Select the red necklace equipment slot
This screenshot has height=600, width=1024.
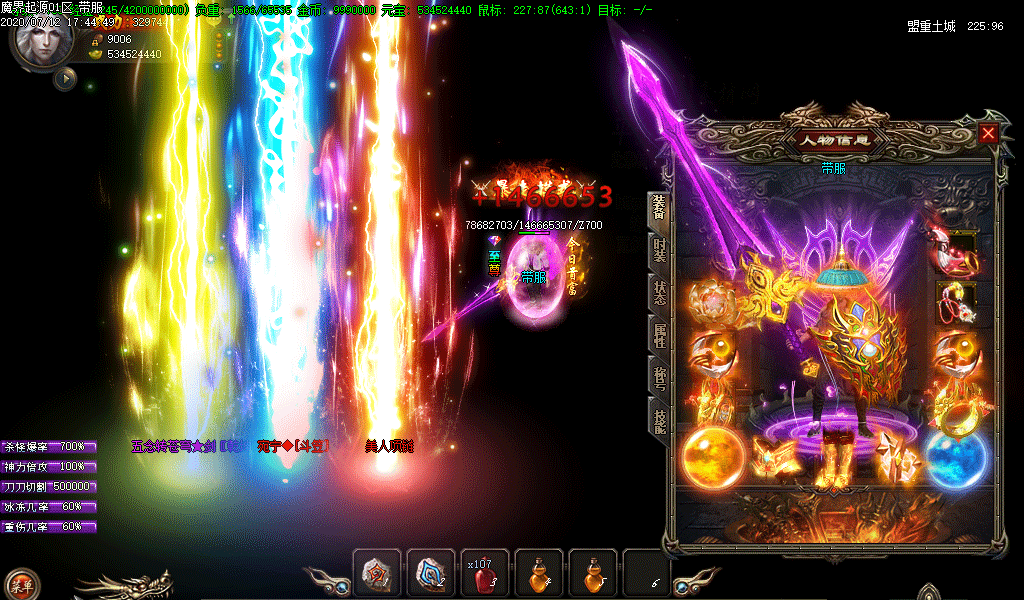[952, 248]
